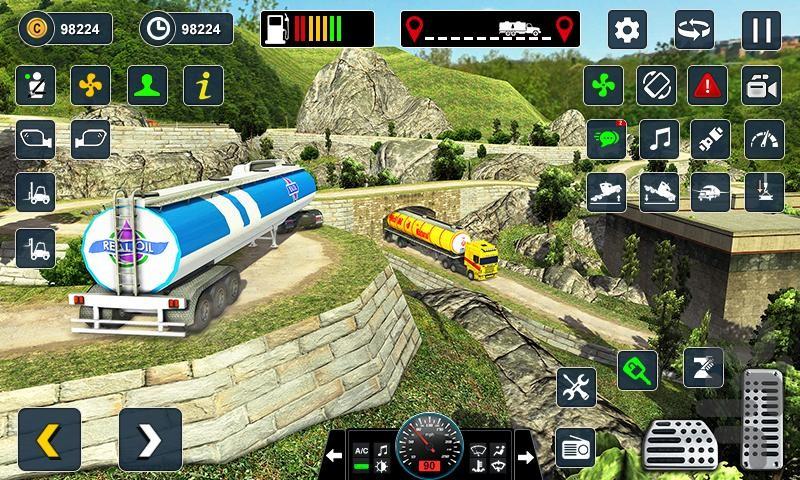Open the green driver profile icon
The width and height of the screenshot is (800, 480).
(147, 85)
